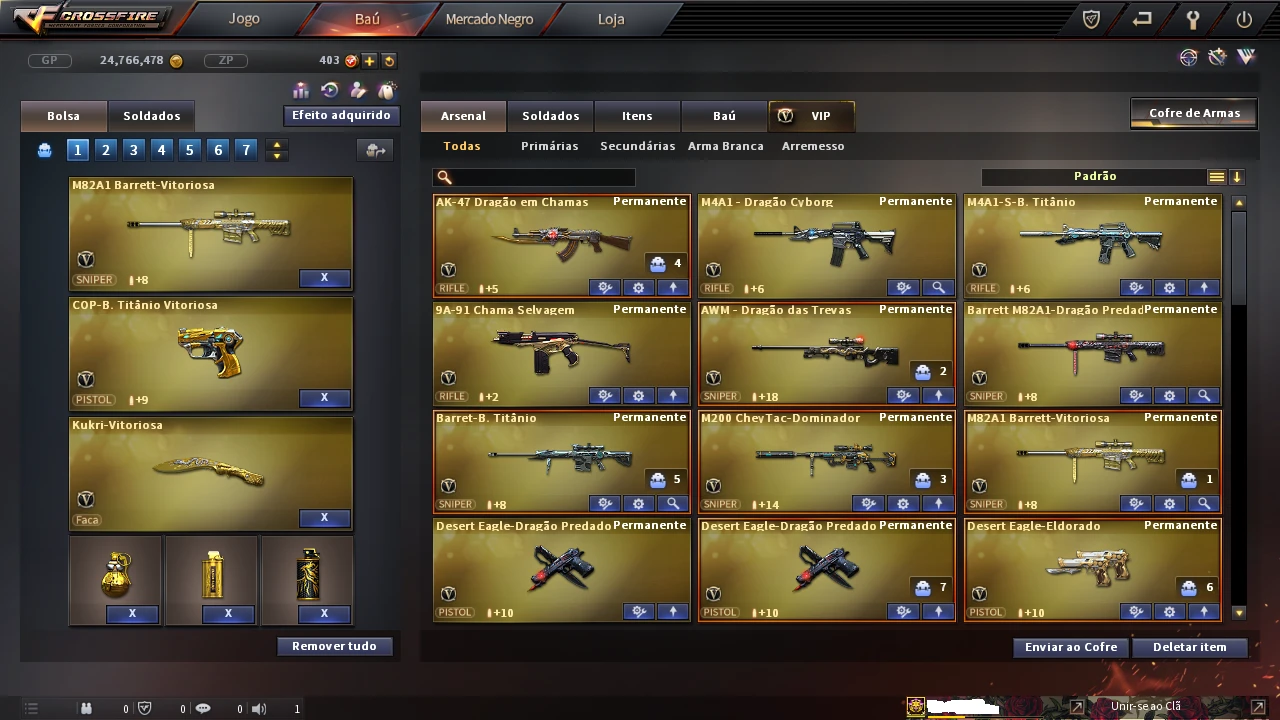Click the bar-chart ranking icon above Efeito adquirido
Viewport: 1280px width, 720px height.
pos(300,90)
